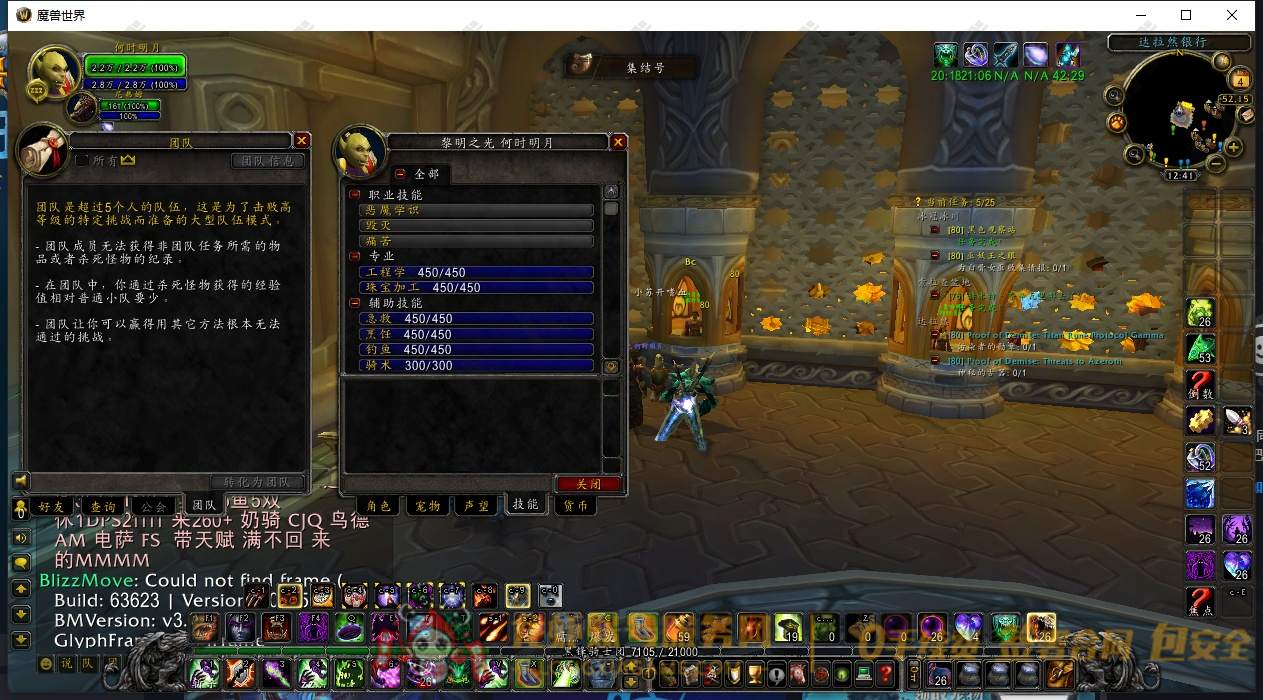Zoom out the minimap with minus button
Screen dimensions: 1263x700
(x=1216, y=162)
